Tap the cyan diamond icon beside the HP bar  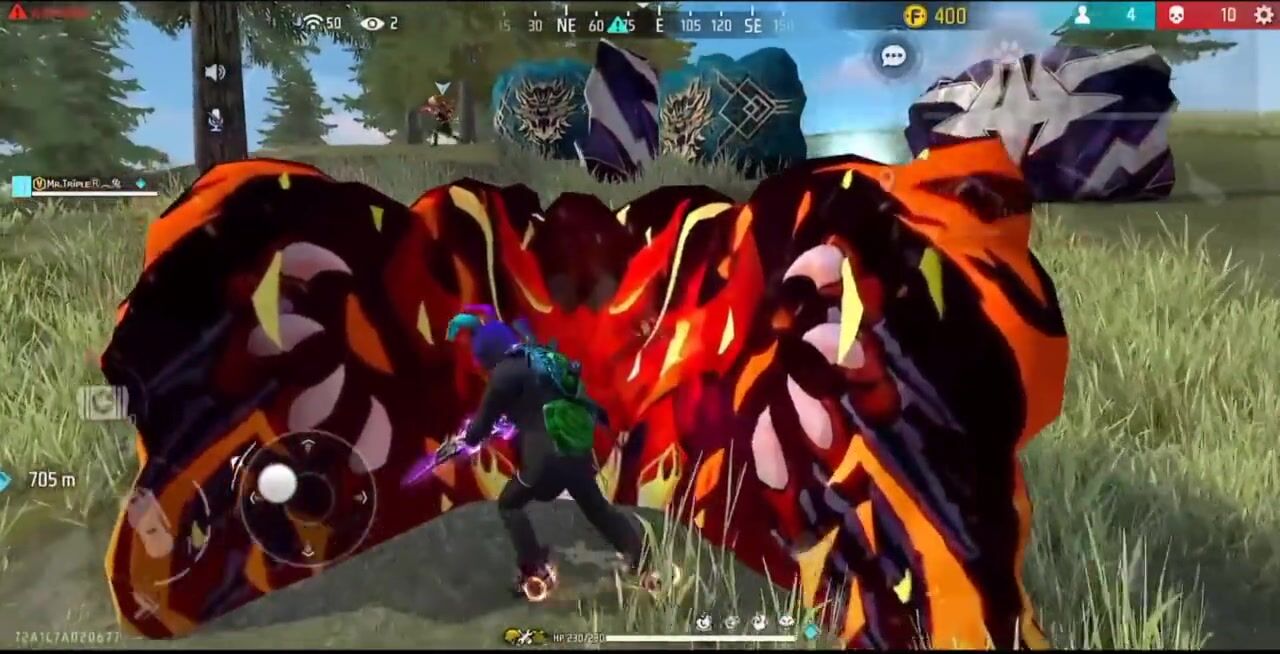click(810, 632)
